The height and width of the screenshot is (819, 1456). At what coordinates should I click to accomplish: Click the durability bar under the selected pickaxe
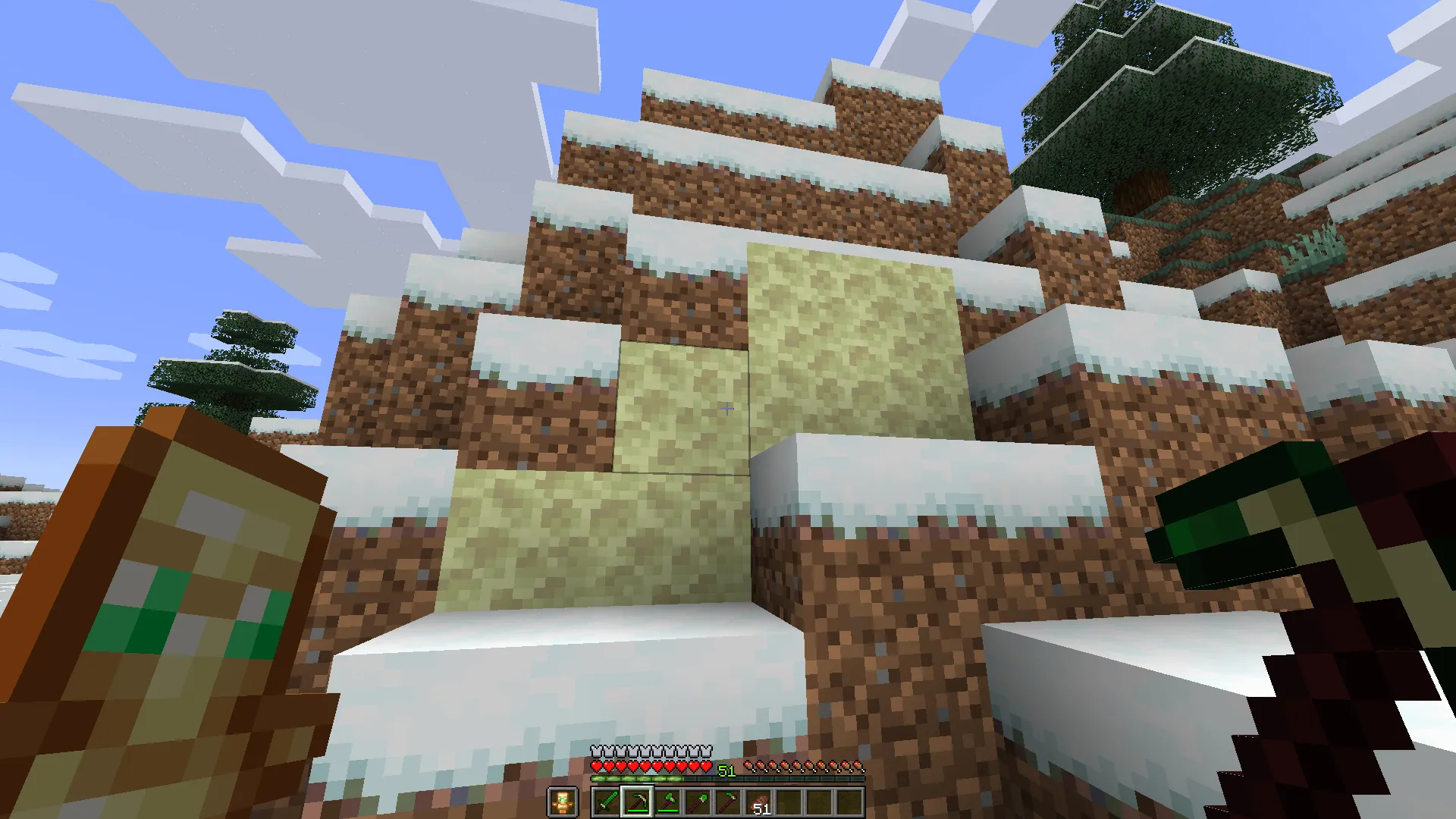637,811
